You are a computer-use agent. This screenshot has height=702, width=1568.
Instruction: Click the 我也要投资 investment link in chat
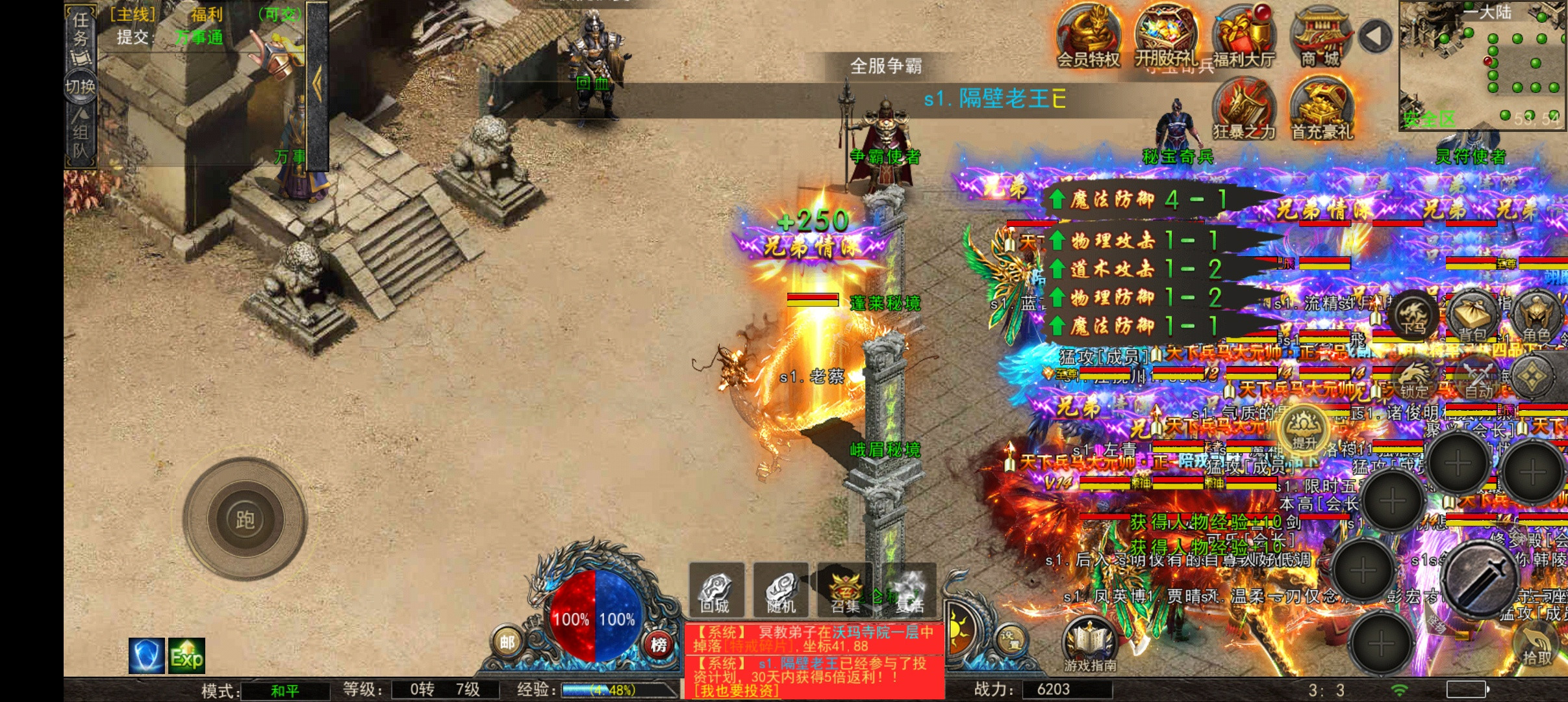tap(736, 691)
